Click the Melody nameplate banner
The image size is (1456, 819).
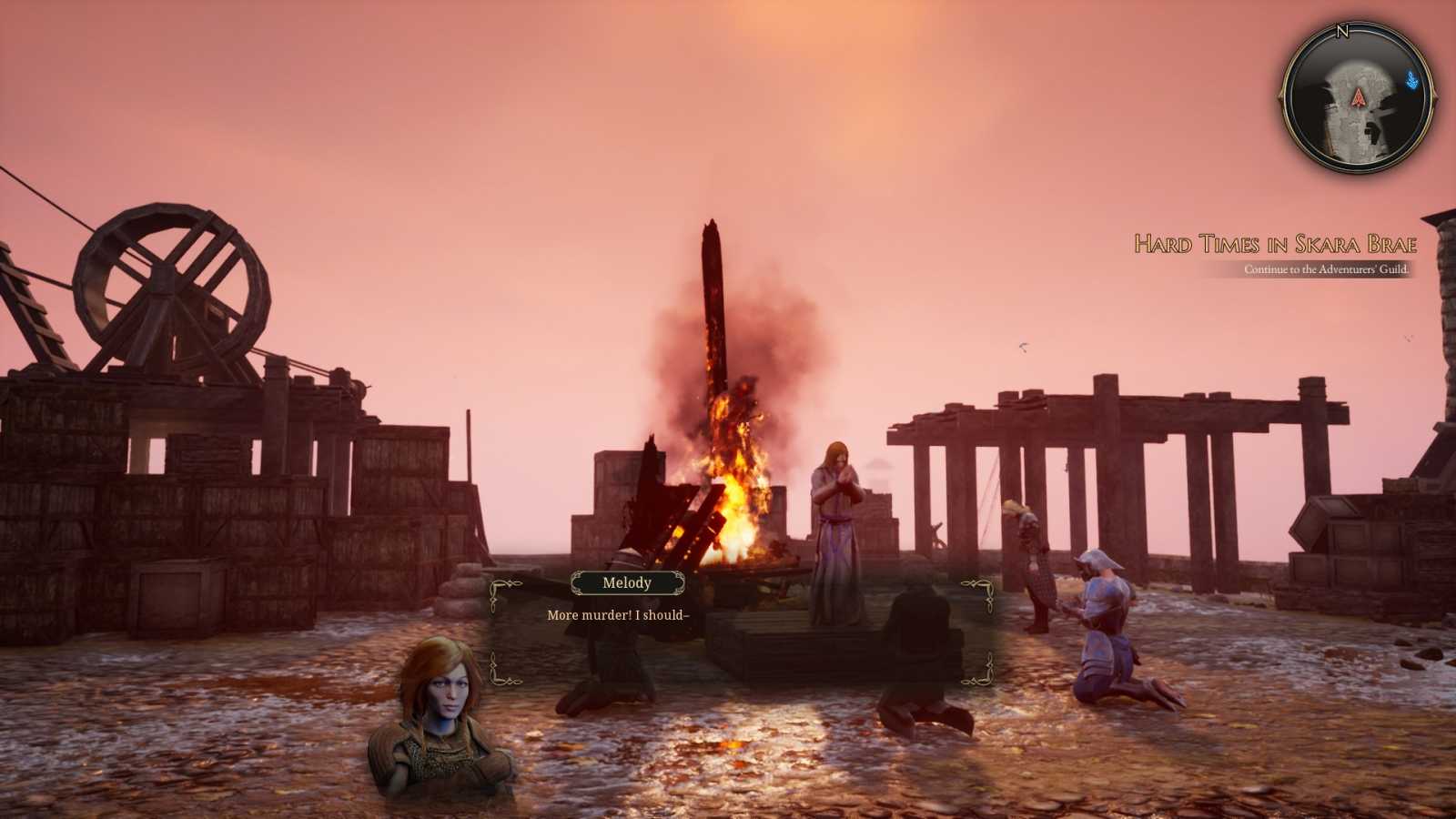(x=628, y=583)
